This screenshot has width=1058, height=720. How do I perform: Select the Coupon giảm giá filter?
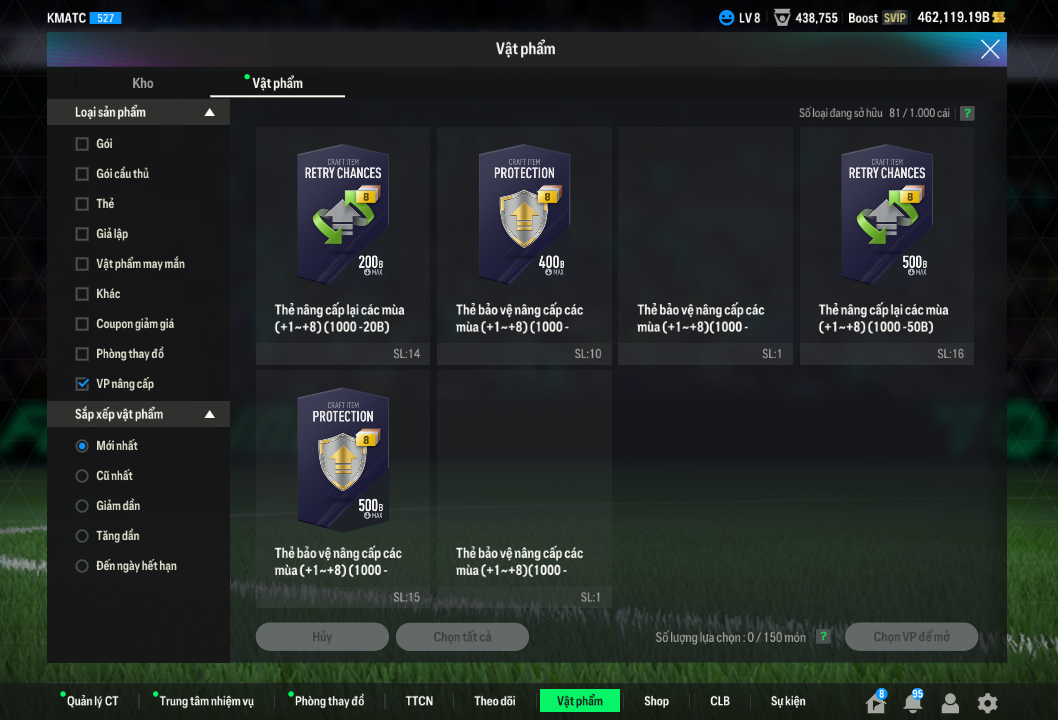(x=82, y=324)
